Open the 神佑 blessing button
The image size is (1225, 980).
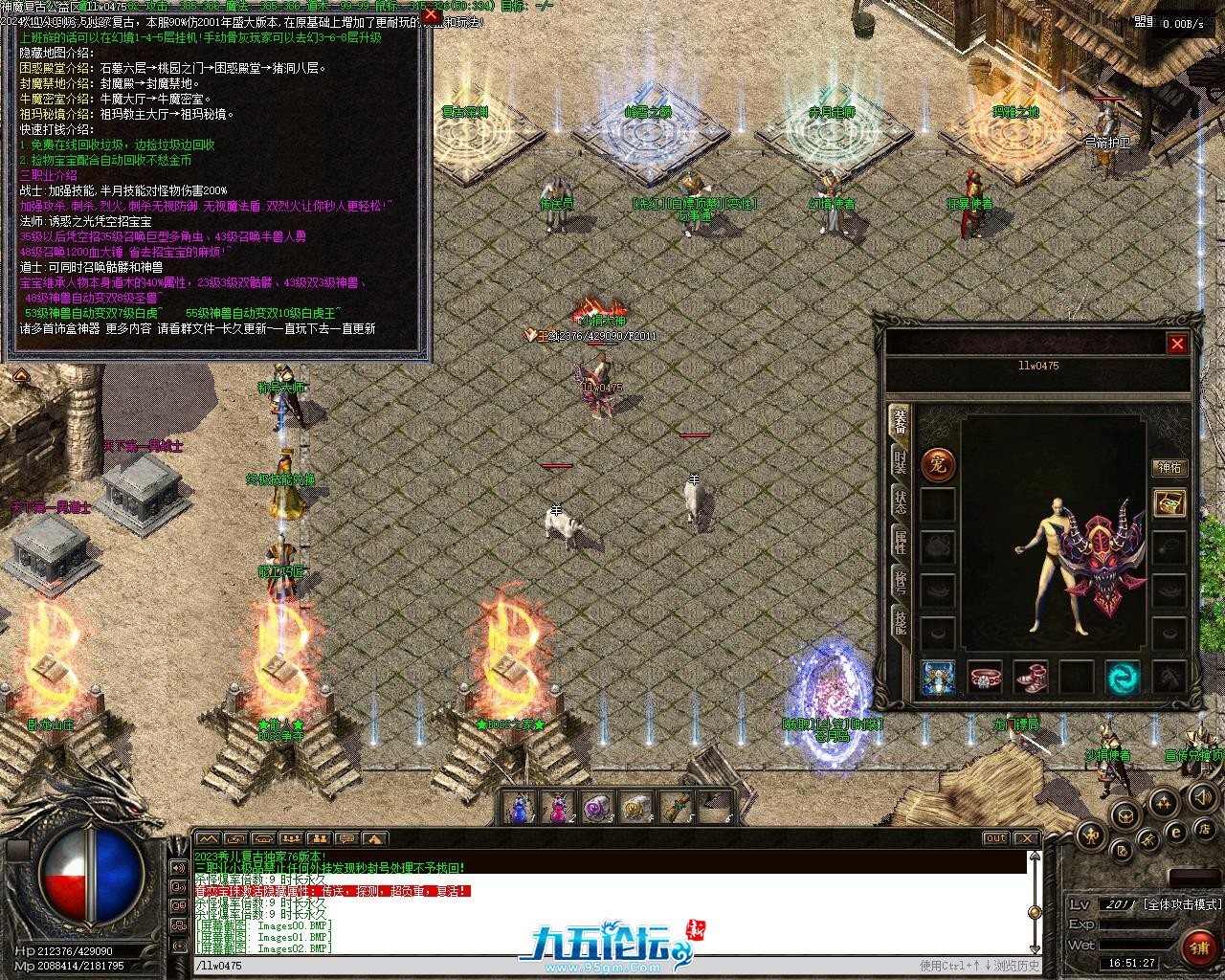click(1169, 468)
